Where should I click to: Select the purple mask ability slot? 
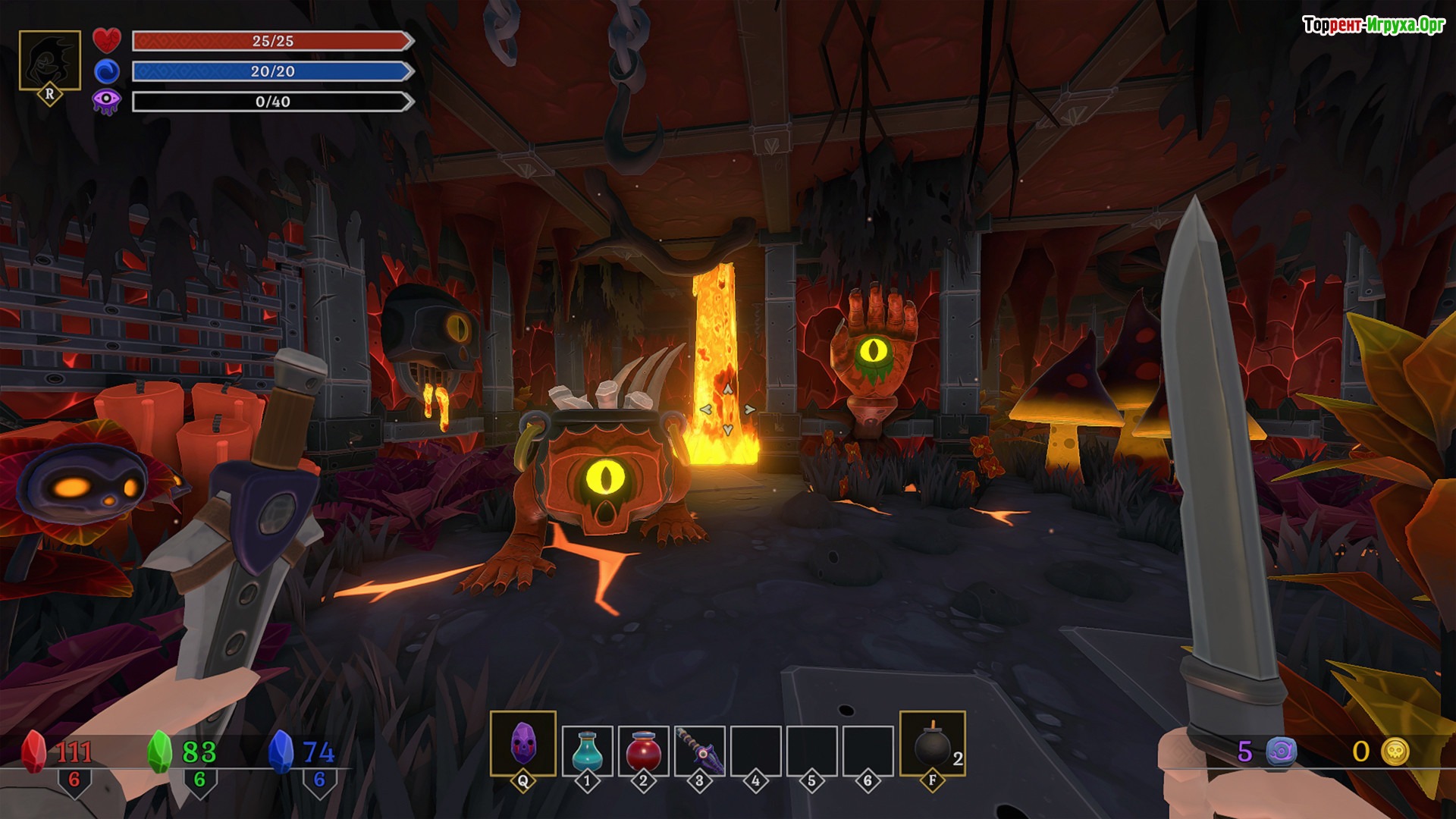(x=523, y=744)
